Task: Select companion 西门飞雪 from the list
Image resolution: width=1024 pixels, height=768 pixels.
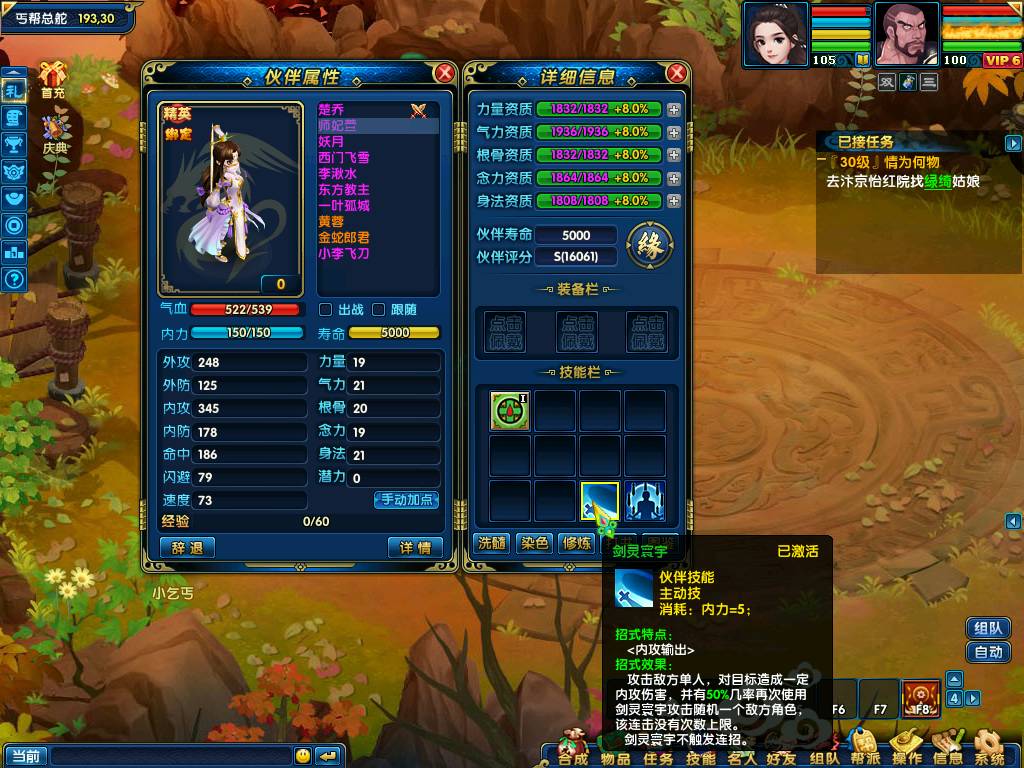Action: pyautogui.click(x=344, y=158)
